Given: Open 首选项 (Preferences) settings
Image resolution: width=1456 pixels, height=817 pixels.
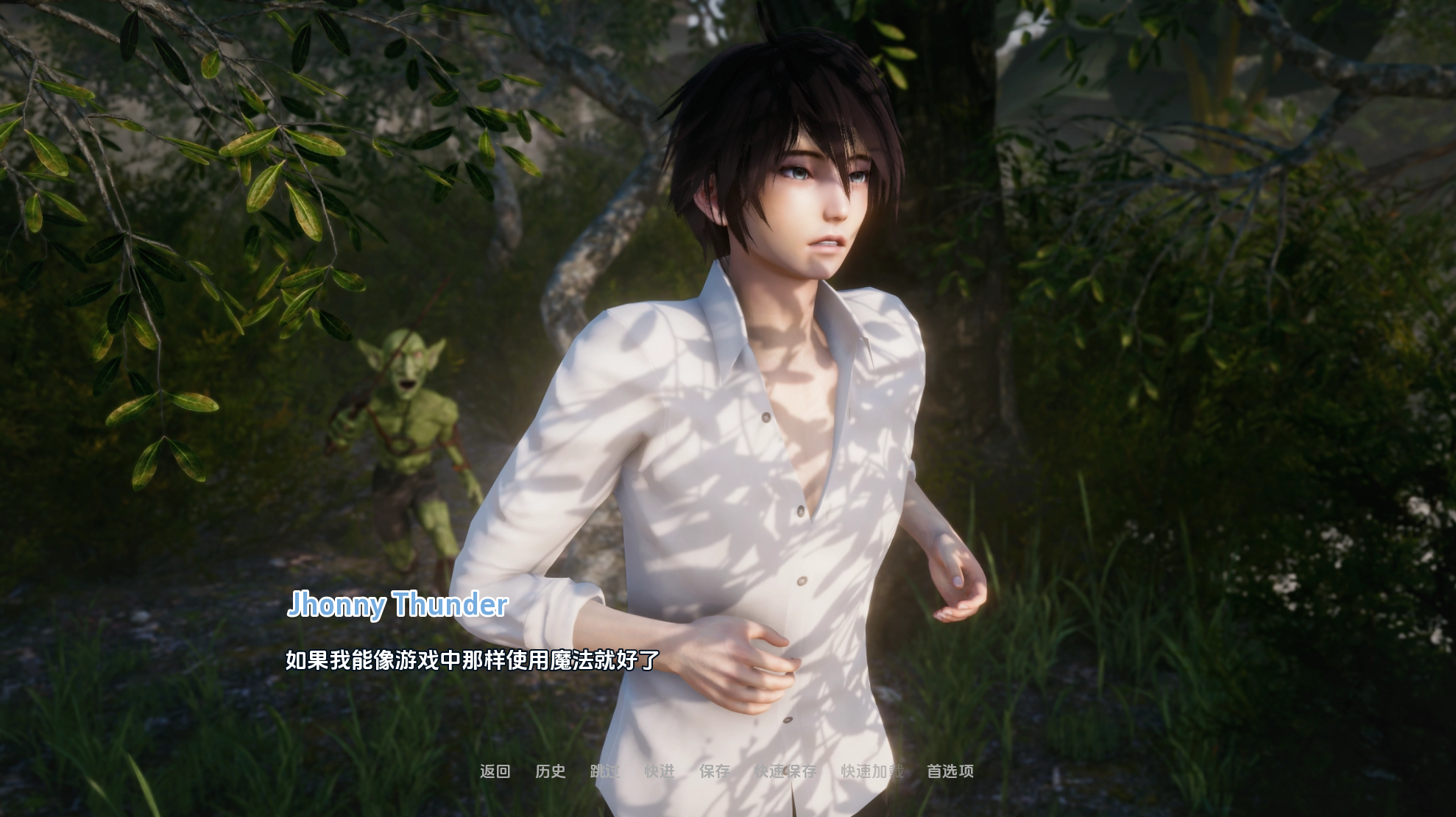Looking at the screenshot, I should click(950, 771).
